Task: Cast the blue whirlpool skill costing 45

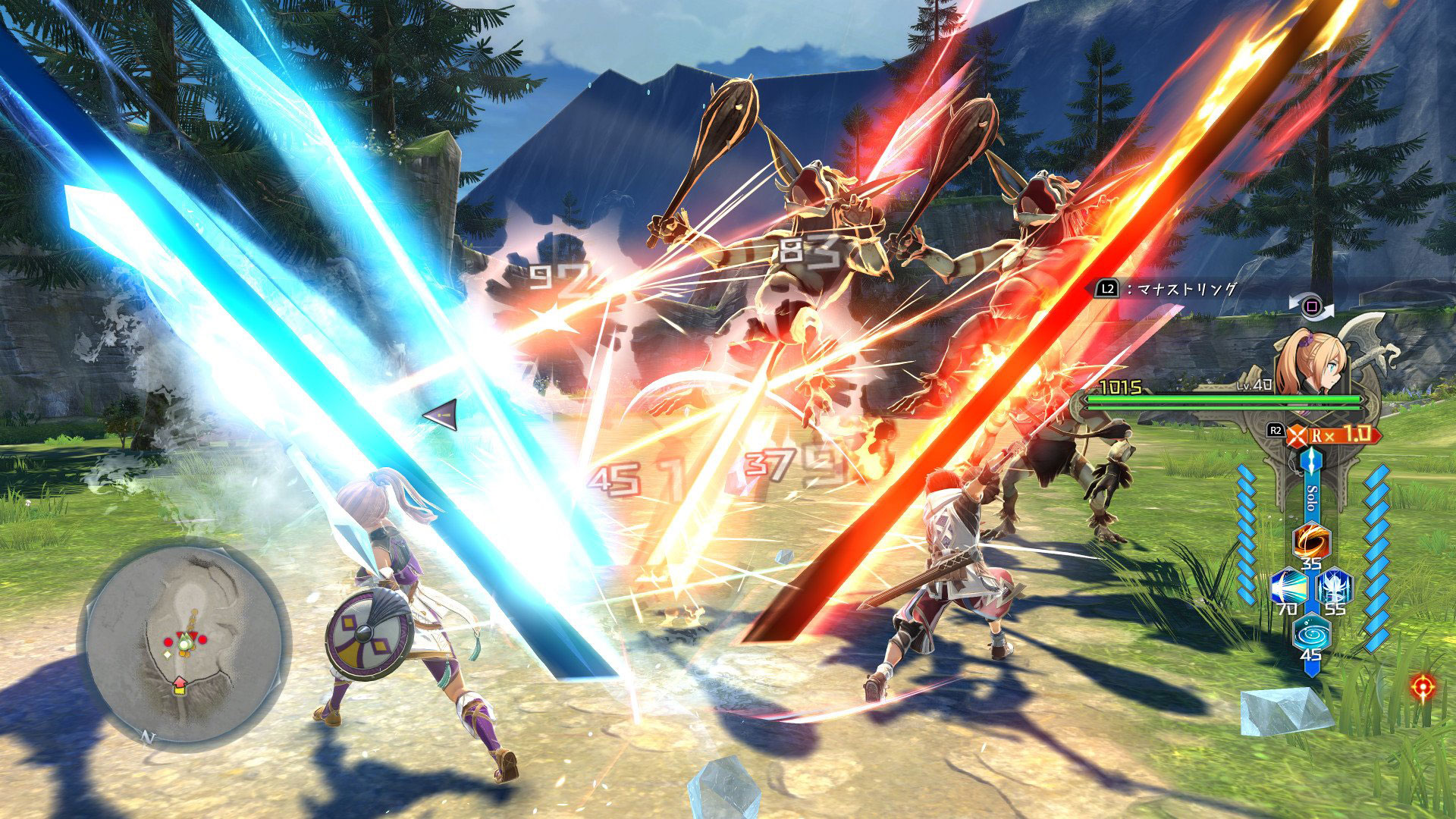Action: click(1310, 633)
